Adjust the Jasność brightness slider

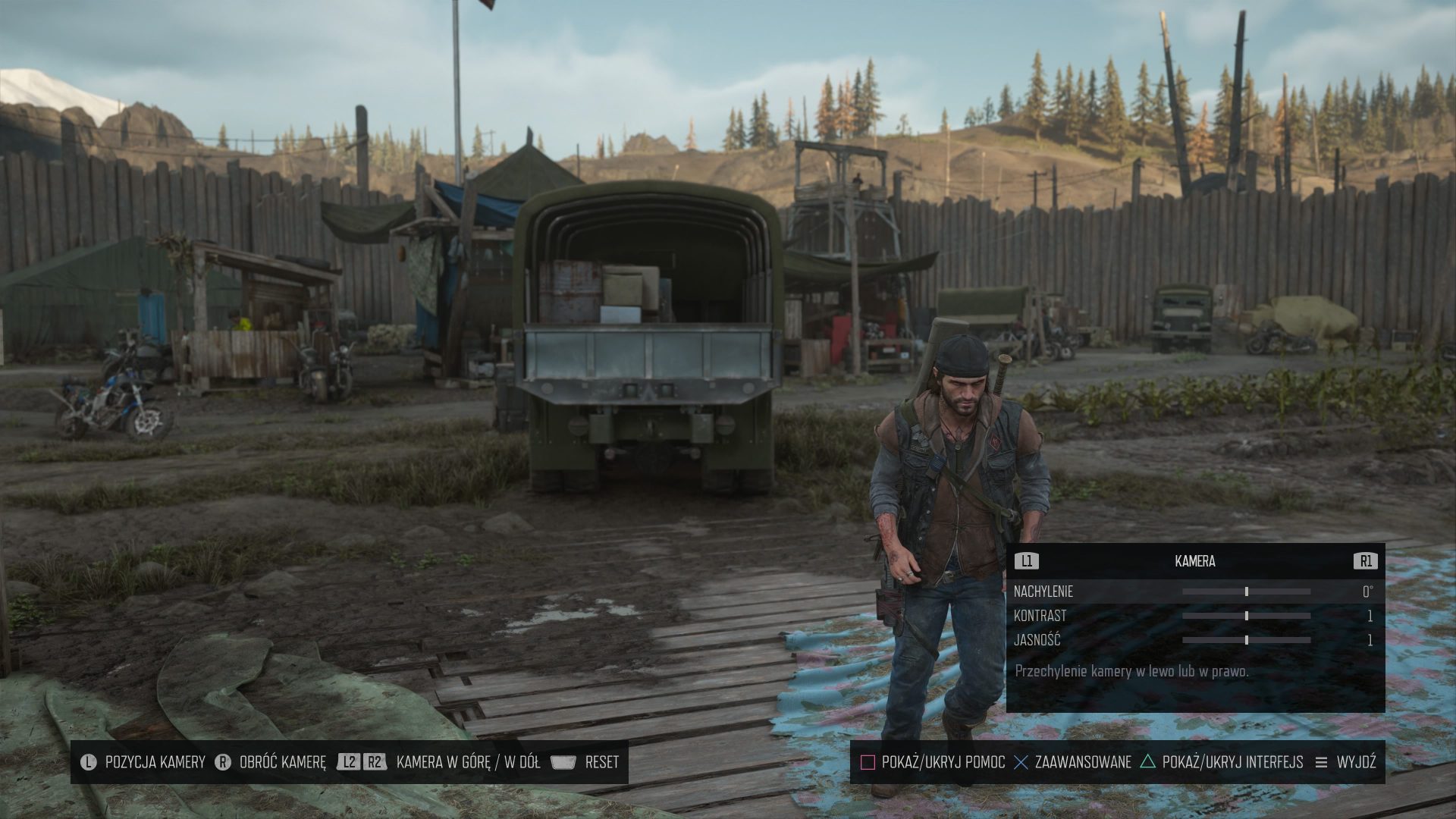pyautogui.click(x=1246, y=640)
